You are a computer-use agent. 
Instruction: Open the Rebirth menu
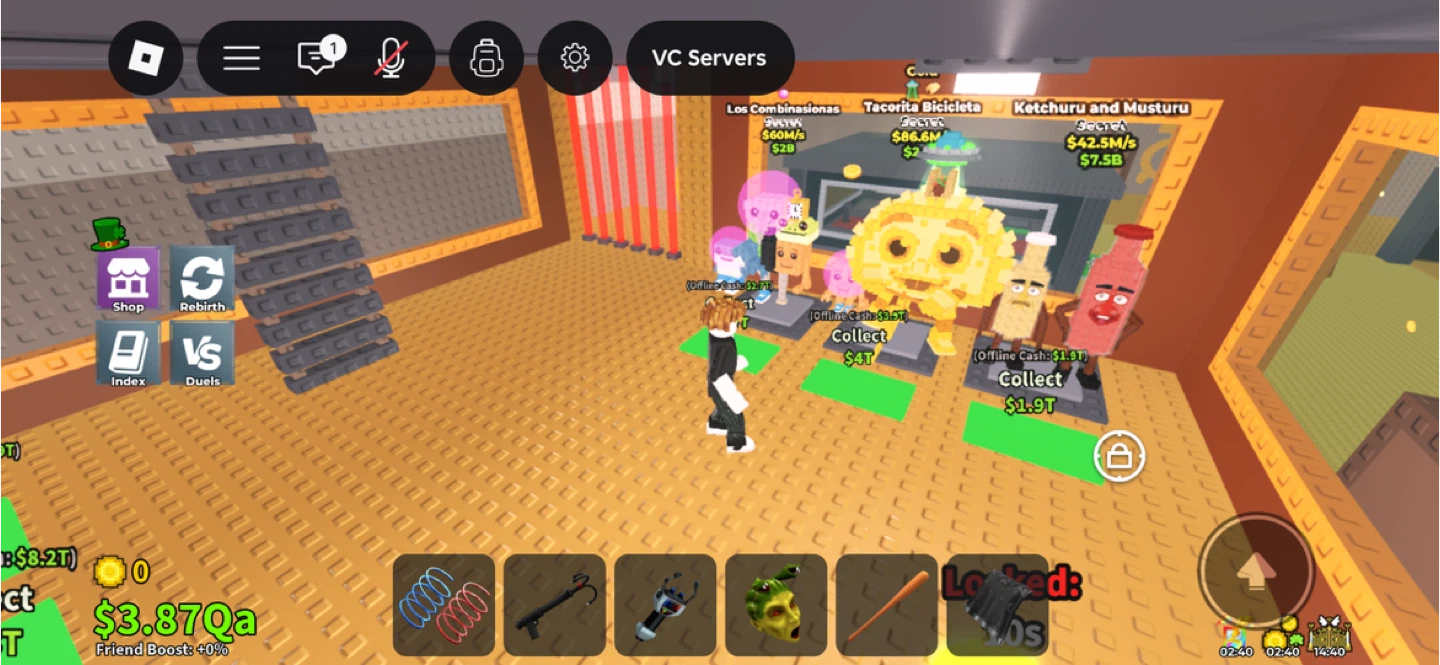click(x=202, y=279)
